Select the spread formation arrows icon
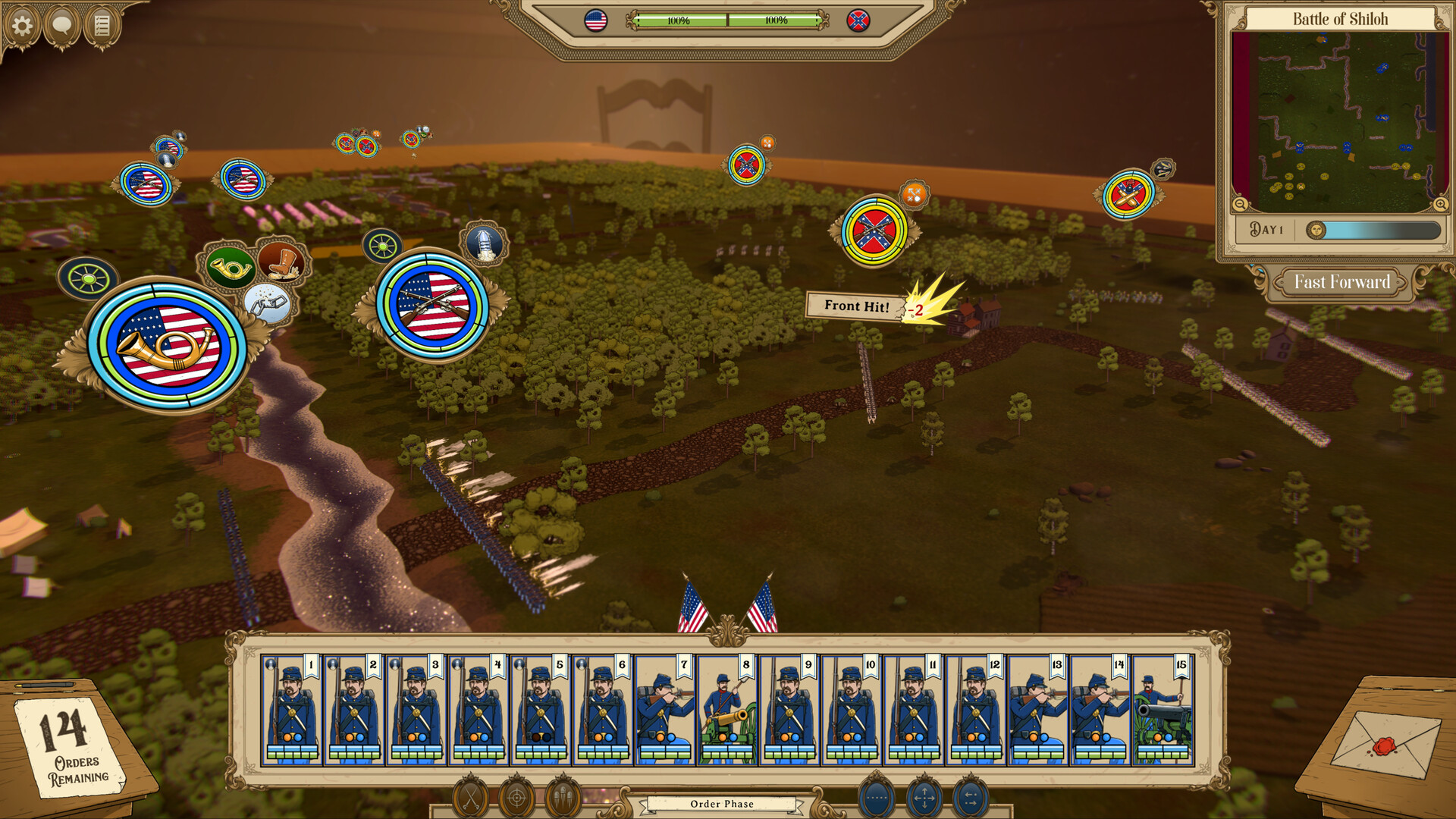Screen dimensions: 1456x819 pyautogui.click(x=972, y=797)
